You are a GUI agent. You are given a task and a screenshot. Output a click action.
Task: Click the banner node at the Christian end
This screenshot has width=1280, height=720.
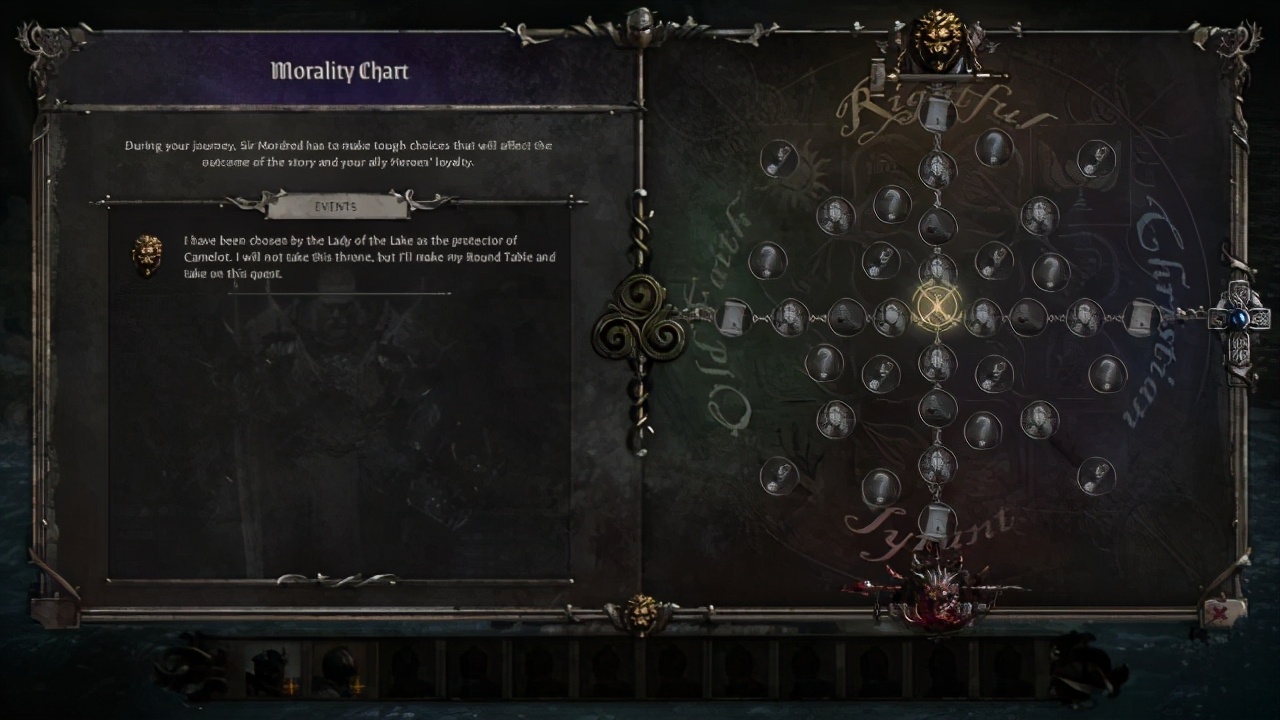[x=1142, y=318]
